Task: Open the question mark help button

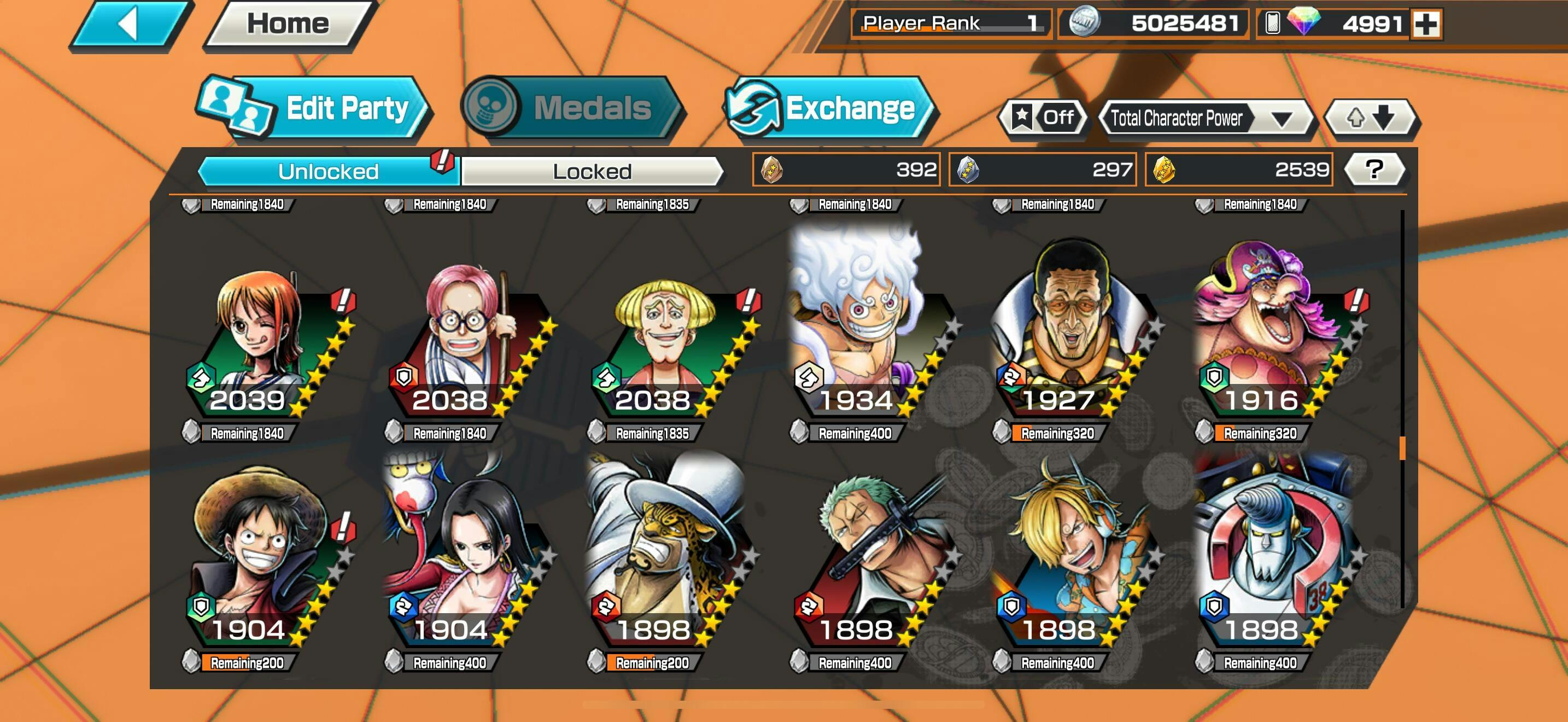Action: pos(1374,169)
